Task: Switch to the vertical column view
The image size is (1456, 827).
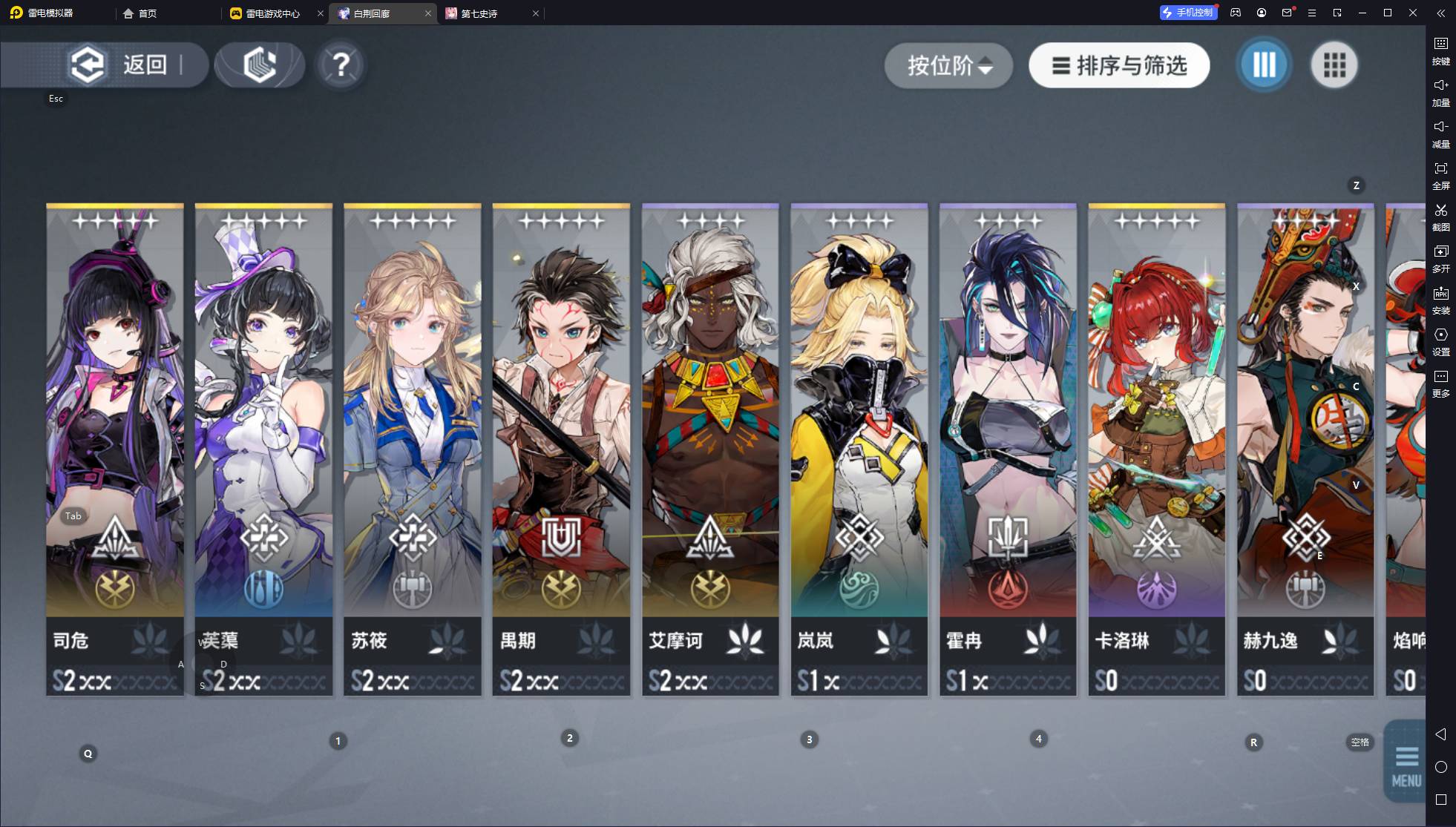Action: [1264, 65]
